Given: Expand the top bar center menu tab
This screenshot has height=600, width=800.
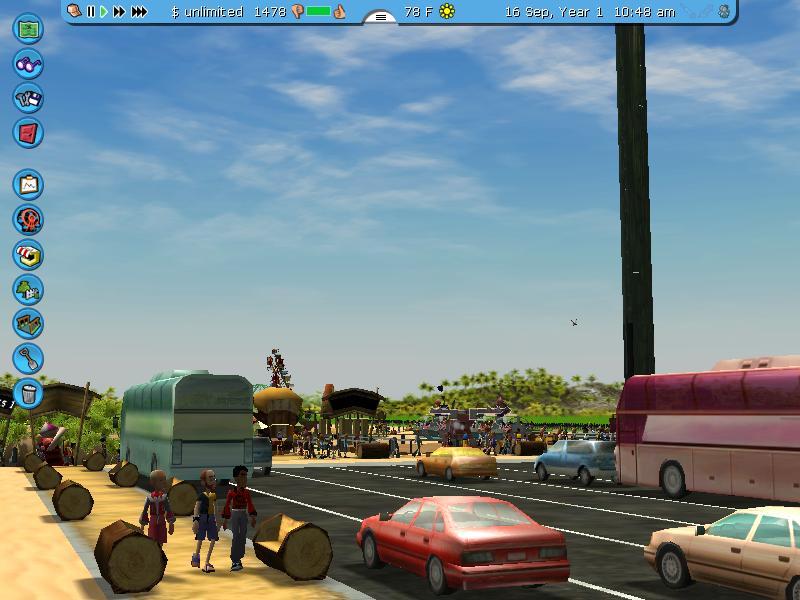Looking at the screenshot, I should tap(380, 16).
